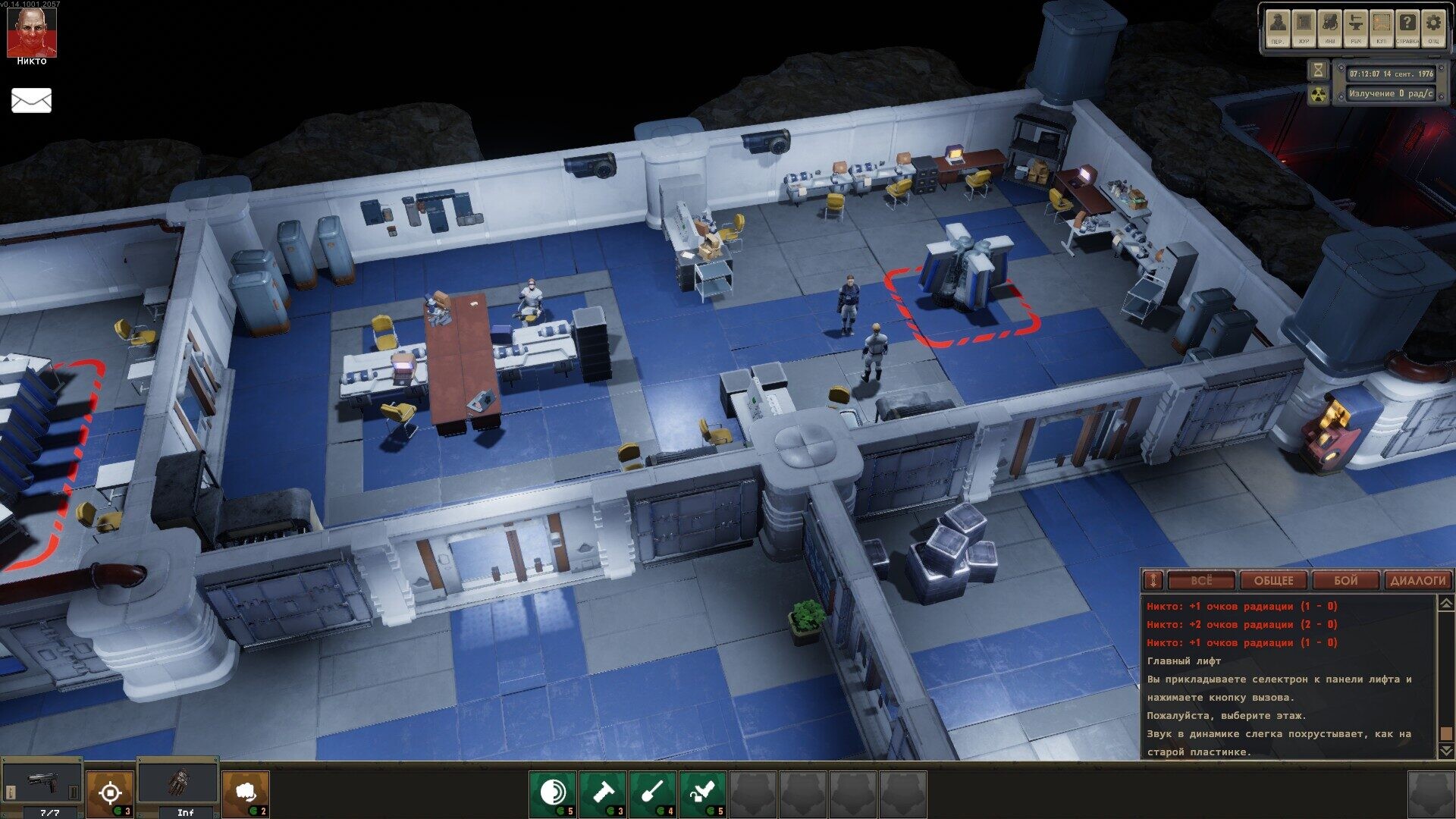Switch the log to the ВСЁ tab

click(1200, 581)
